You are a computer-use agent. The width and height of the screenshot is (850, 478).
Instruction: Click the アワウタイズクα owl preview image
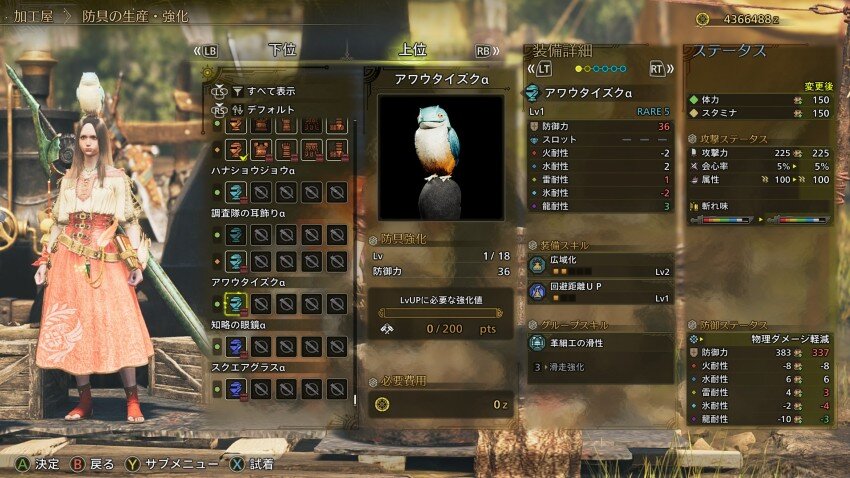coord(439,157)
